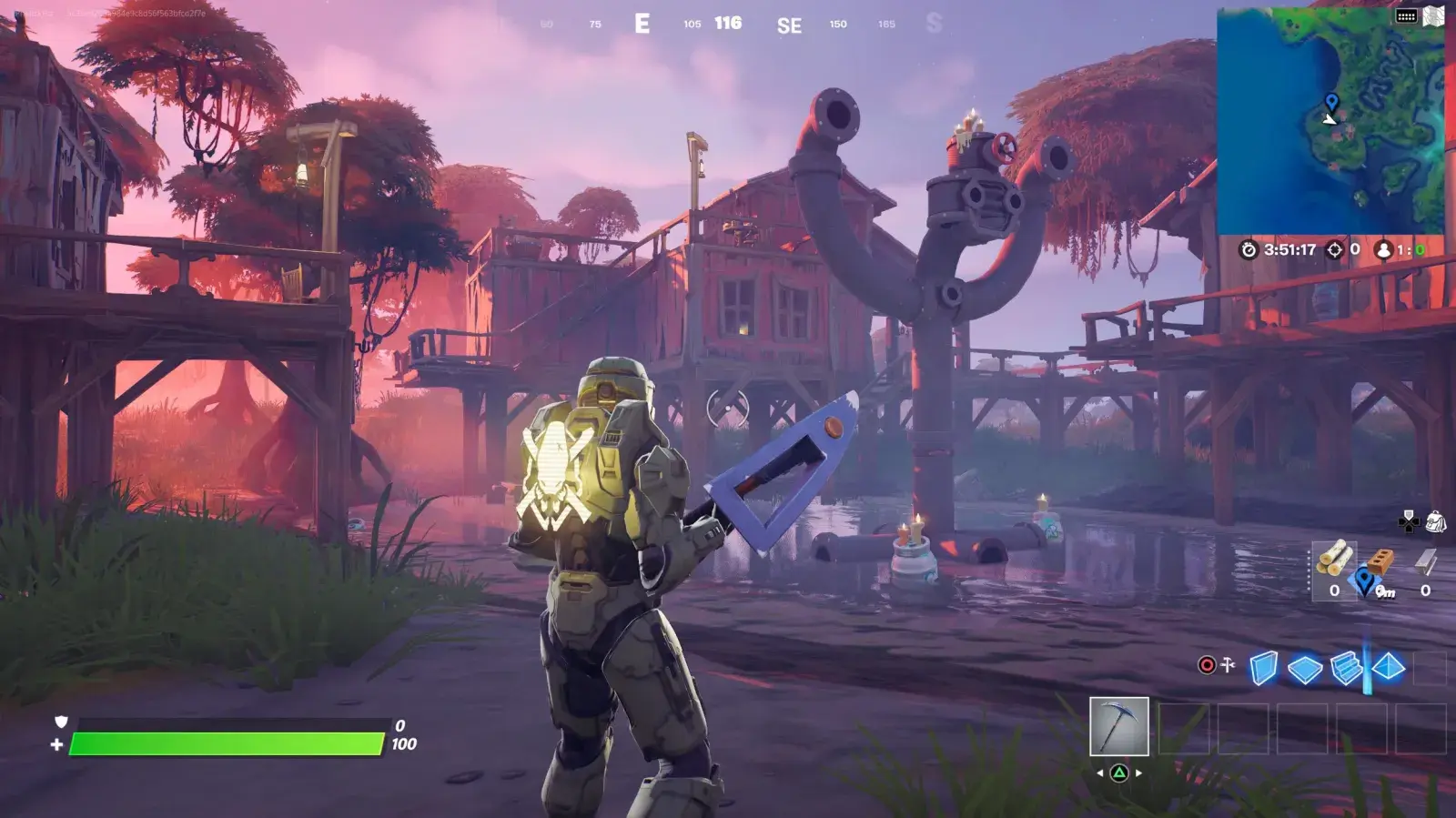Open the backpack inventory
Viewport: 1456px width, 818px height.
[1435, 521]
